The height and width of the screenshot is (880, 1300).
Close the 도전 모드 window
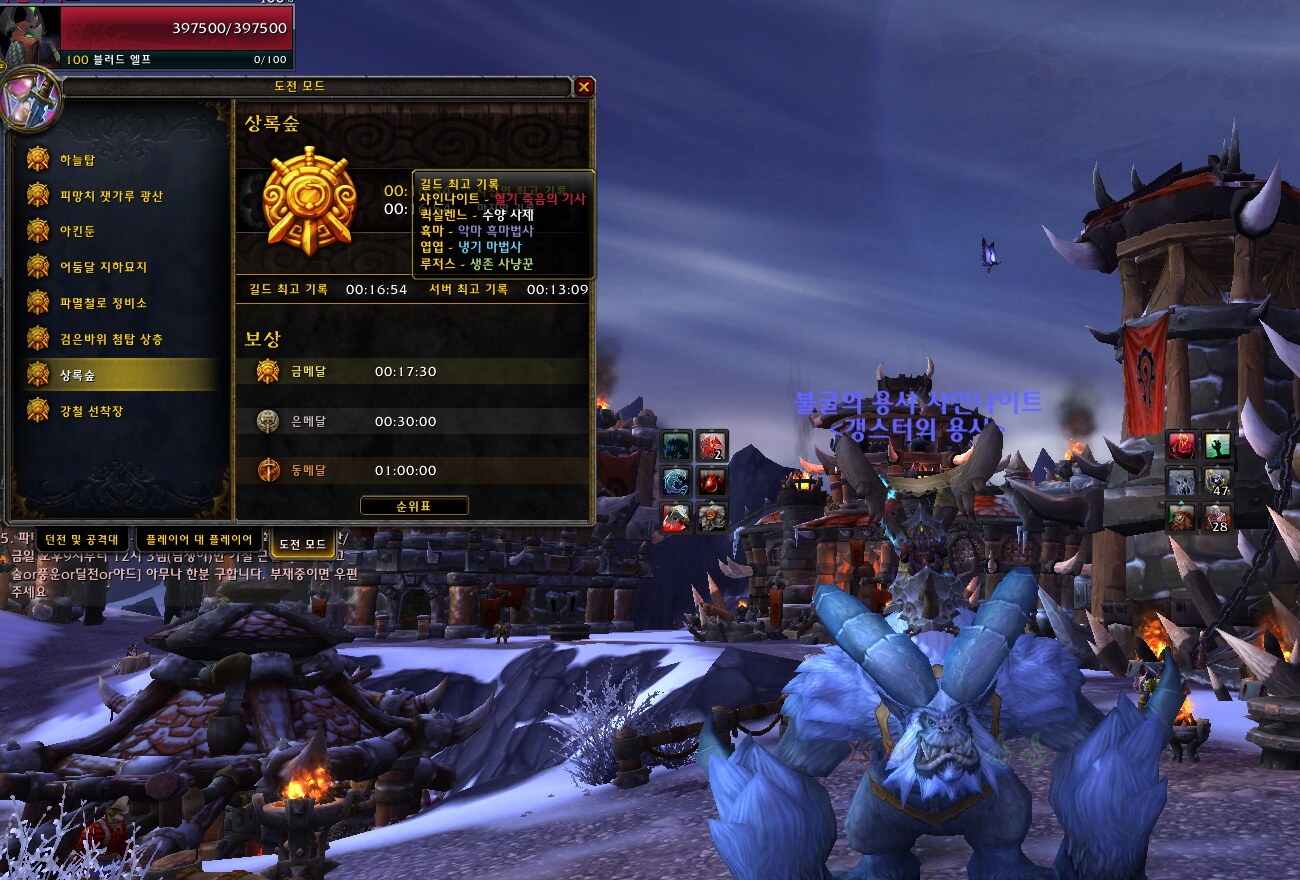584,87
